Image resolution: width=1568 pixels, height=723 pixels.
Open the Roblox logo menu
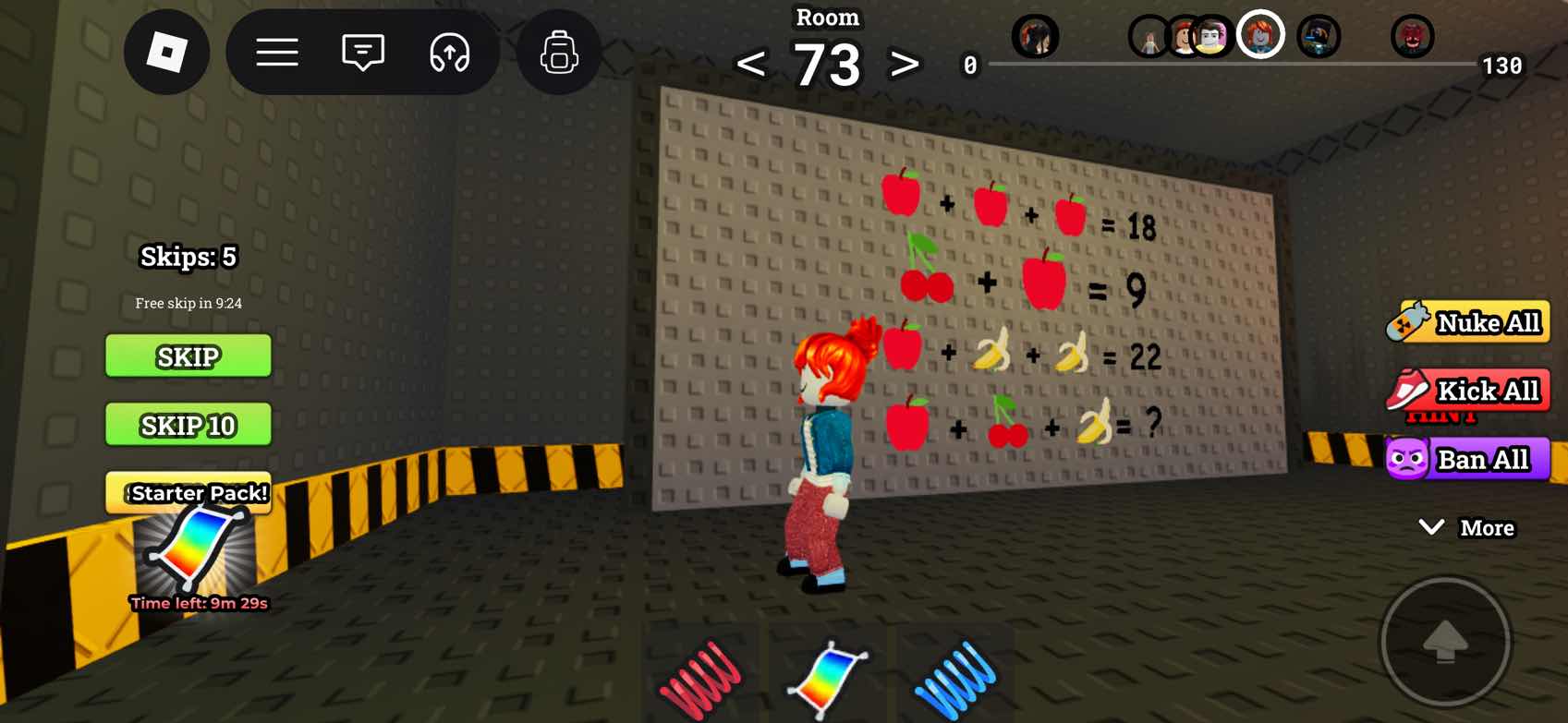166,52
